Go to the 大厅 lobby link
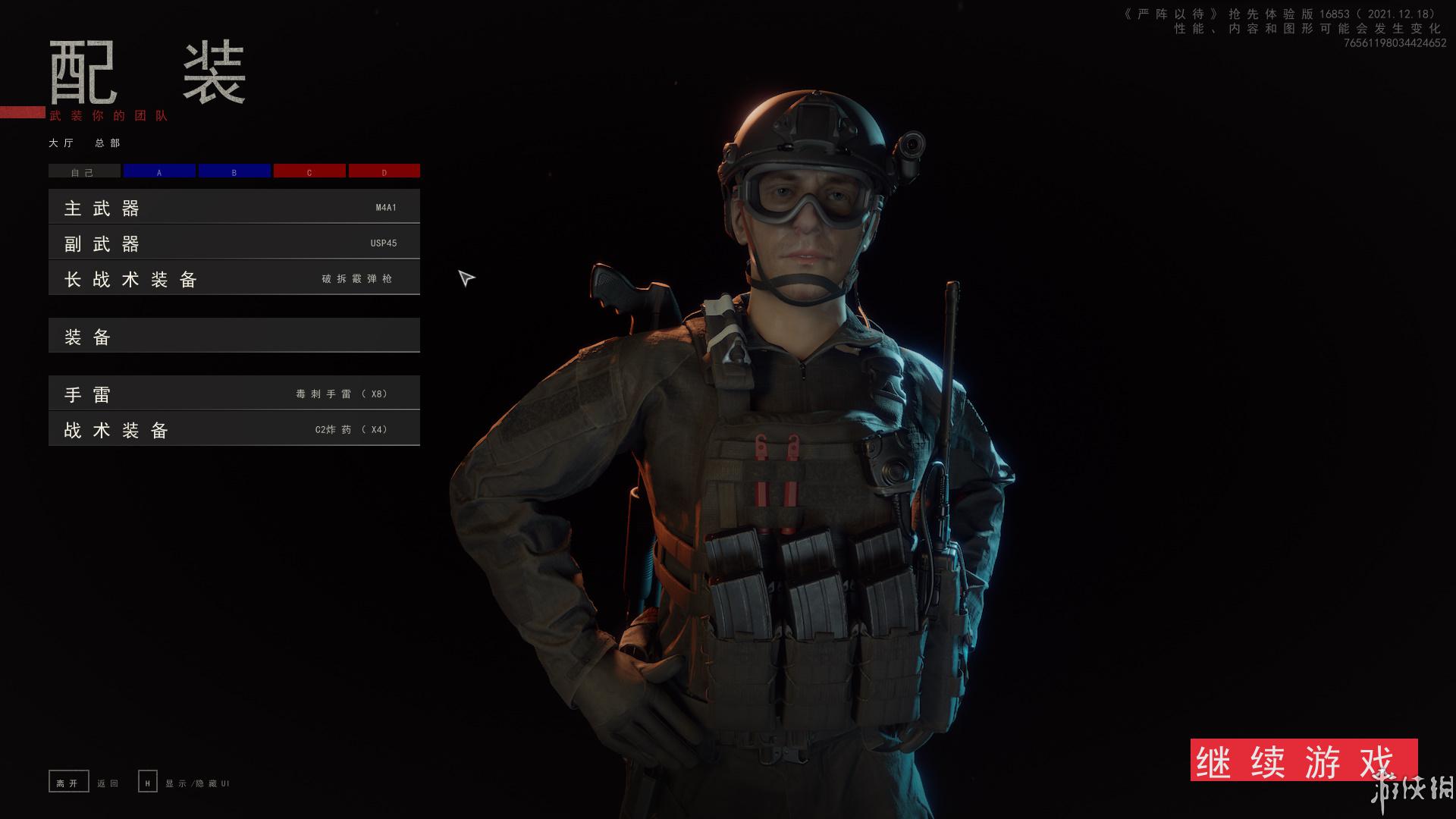Image resolution: width=1456 pixels, height=819 pixels. tap(61, 143)
